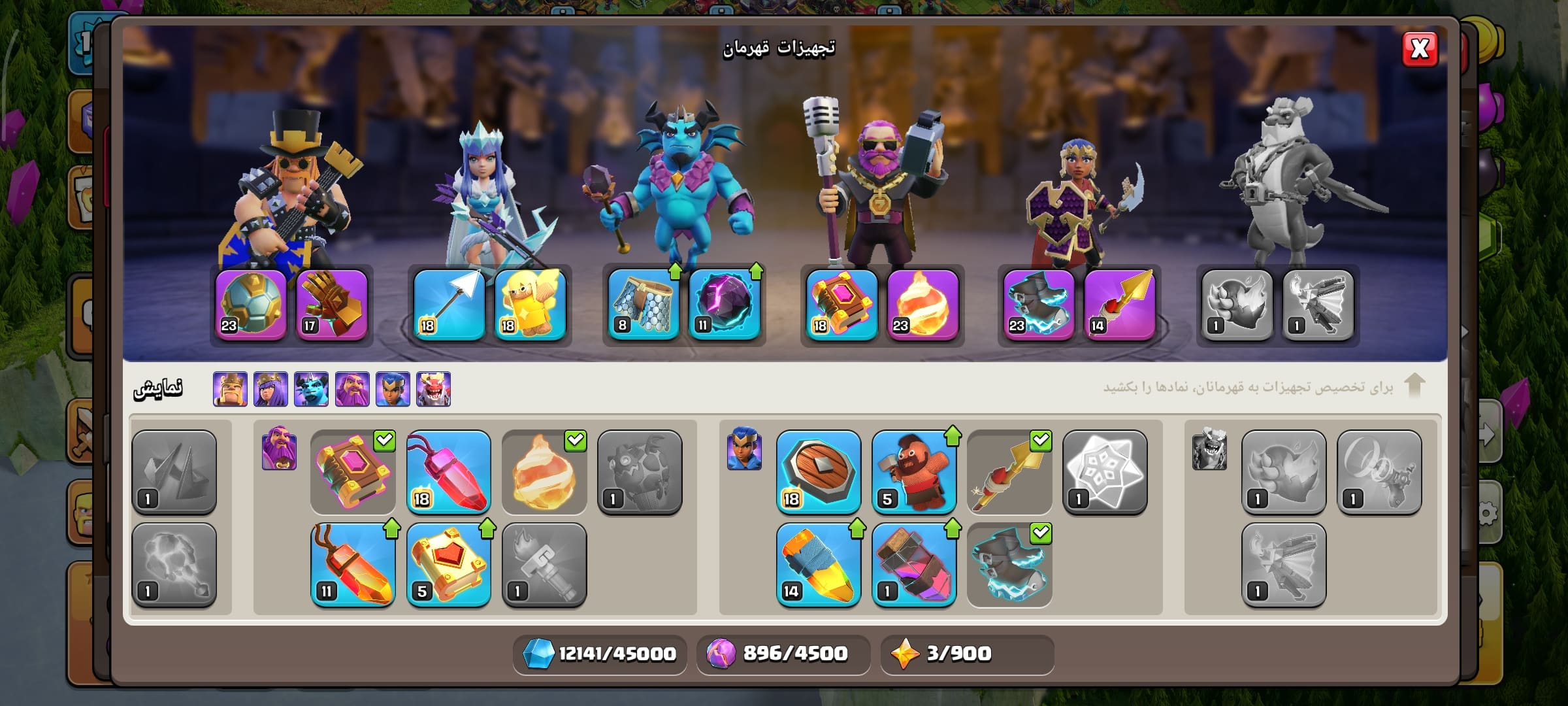Filter equipment by Archer Queen portrait
The width and height of the screenshot is (1568, 706).
[270, 389]
